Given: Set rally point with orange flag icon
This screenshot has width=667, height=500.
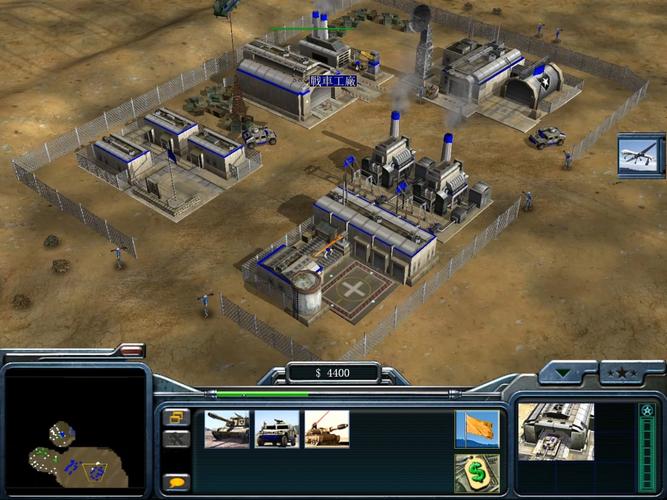Looking at the screenshot, I should [x=476, y=428].
